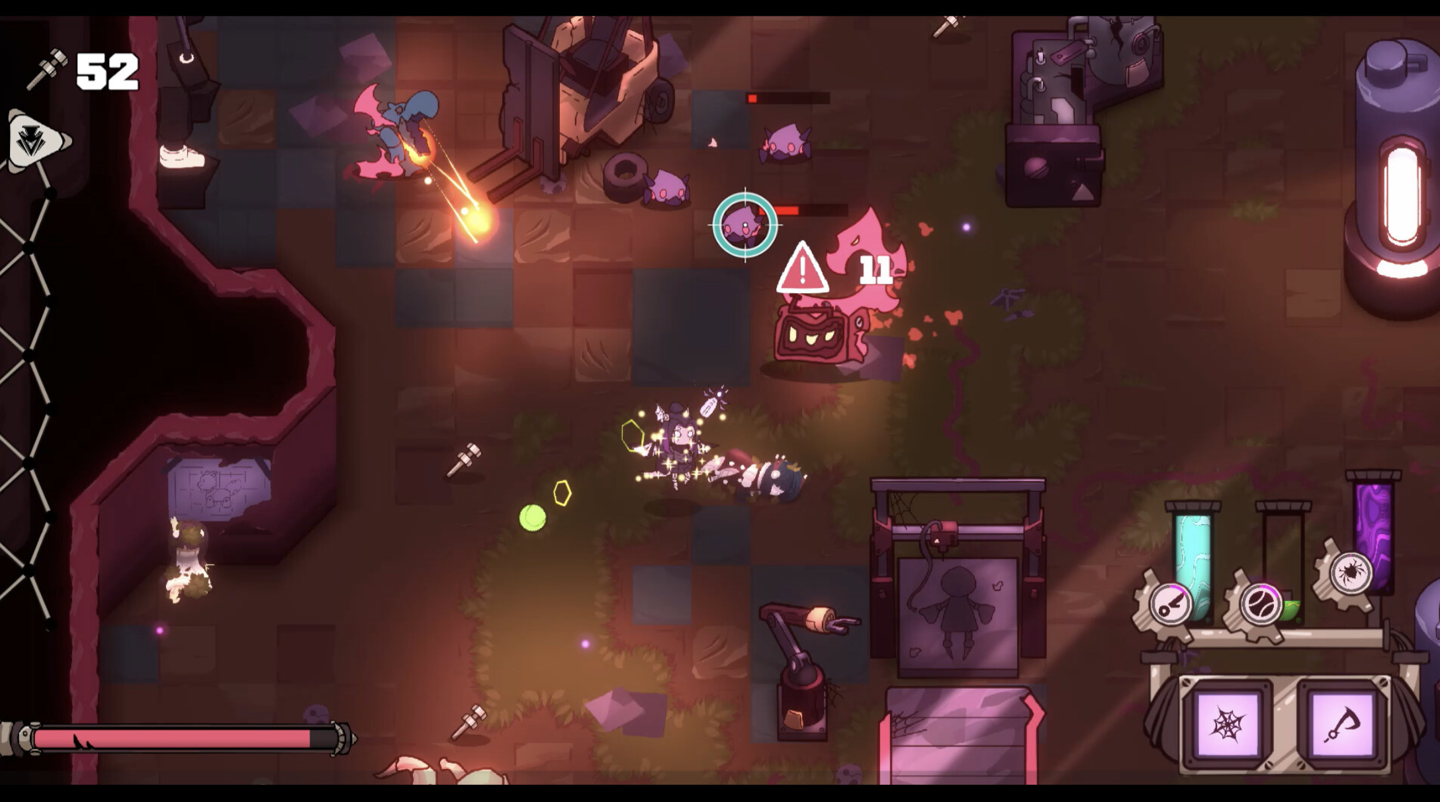Click the spider gear icon
This screenshot has height=802, width=1440.
click(1350, 573)
